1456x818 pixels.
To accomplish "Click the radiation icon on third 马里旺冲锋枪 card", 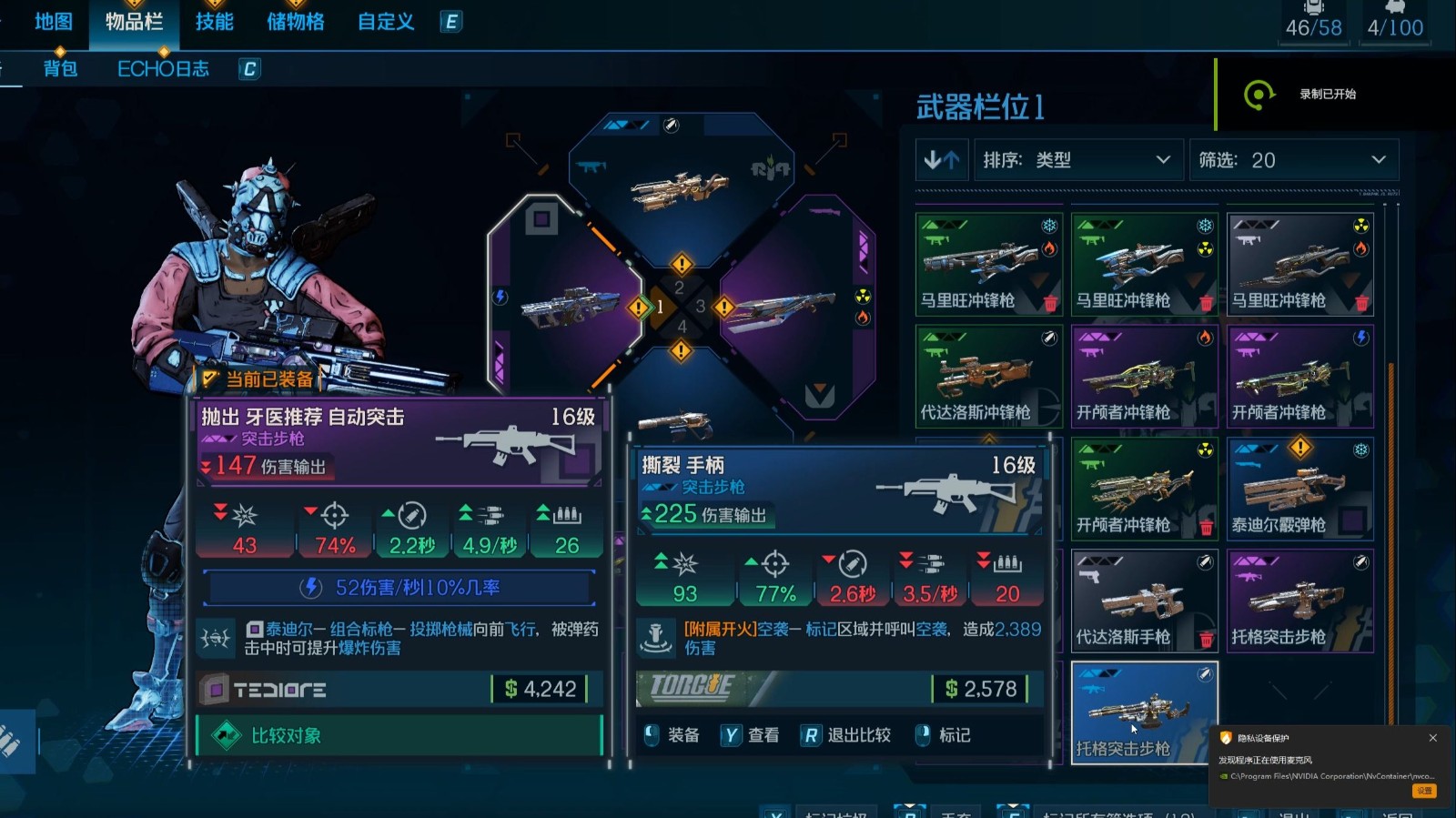I will (1361, 225).
